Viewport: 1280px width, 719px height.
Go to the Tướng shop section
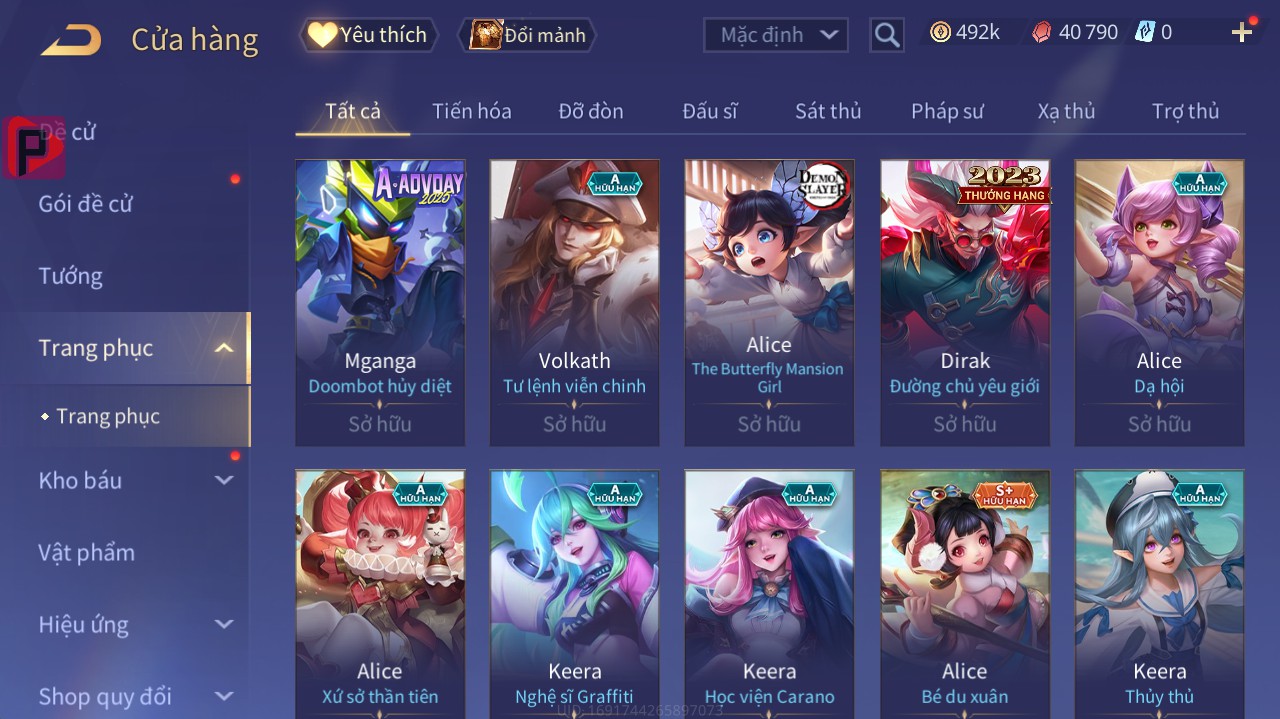(71, 276)
